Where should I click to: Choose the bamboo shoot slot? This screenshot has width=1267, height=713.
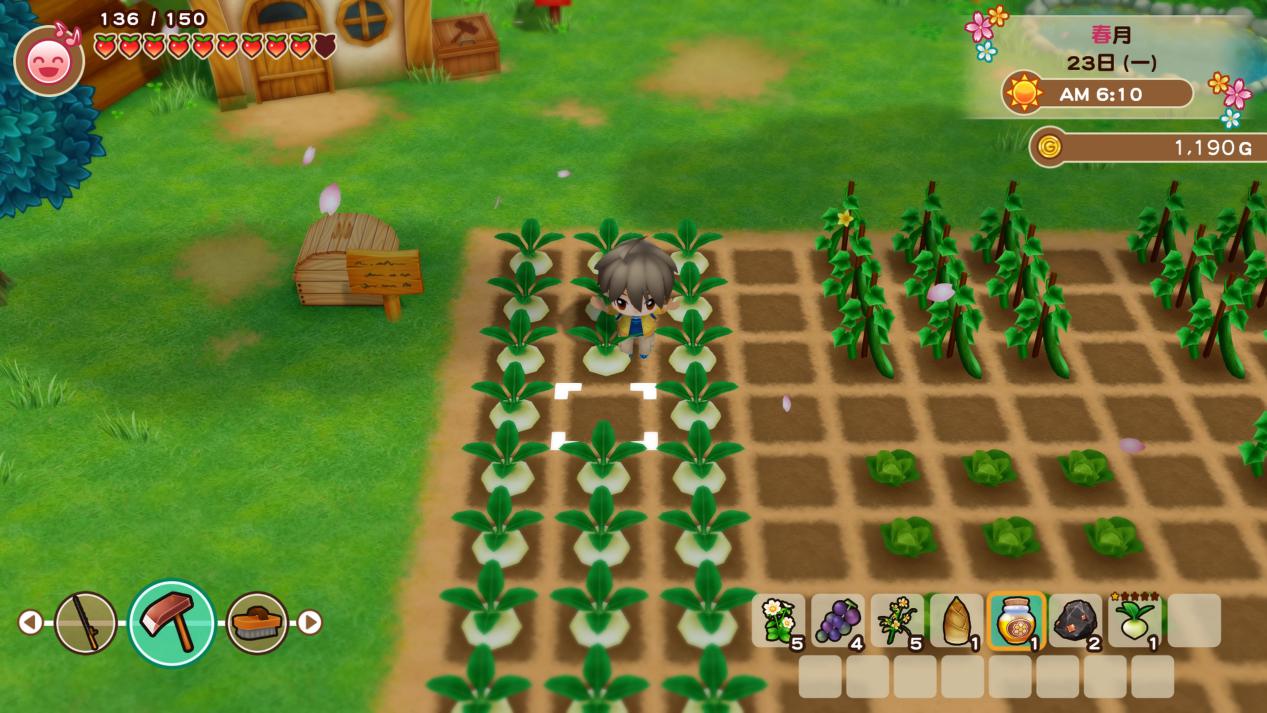tap(956, 621)
